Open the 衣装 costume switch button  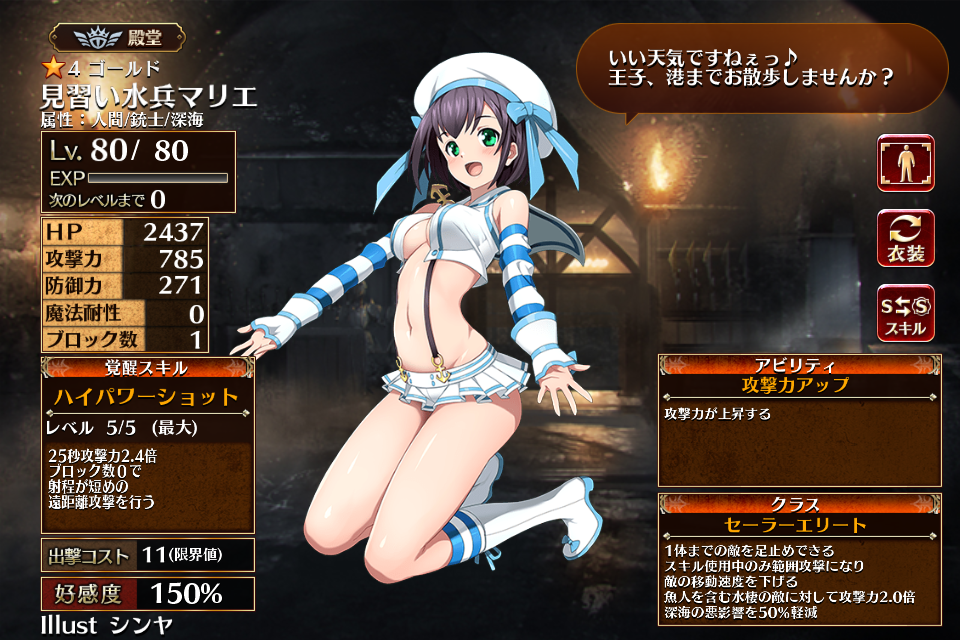click(905, 238)
